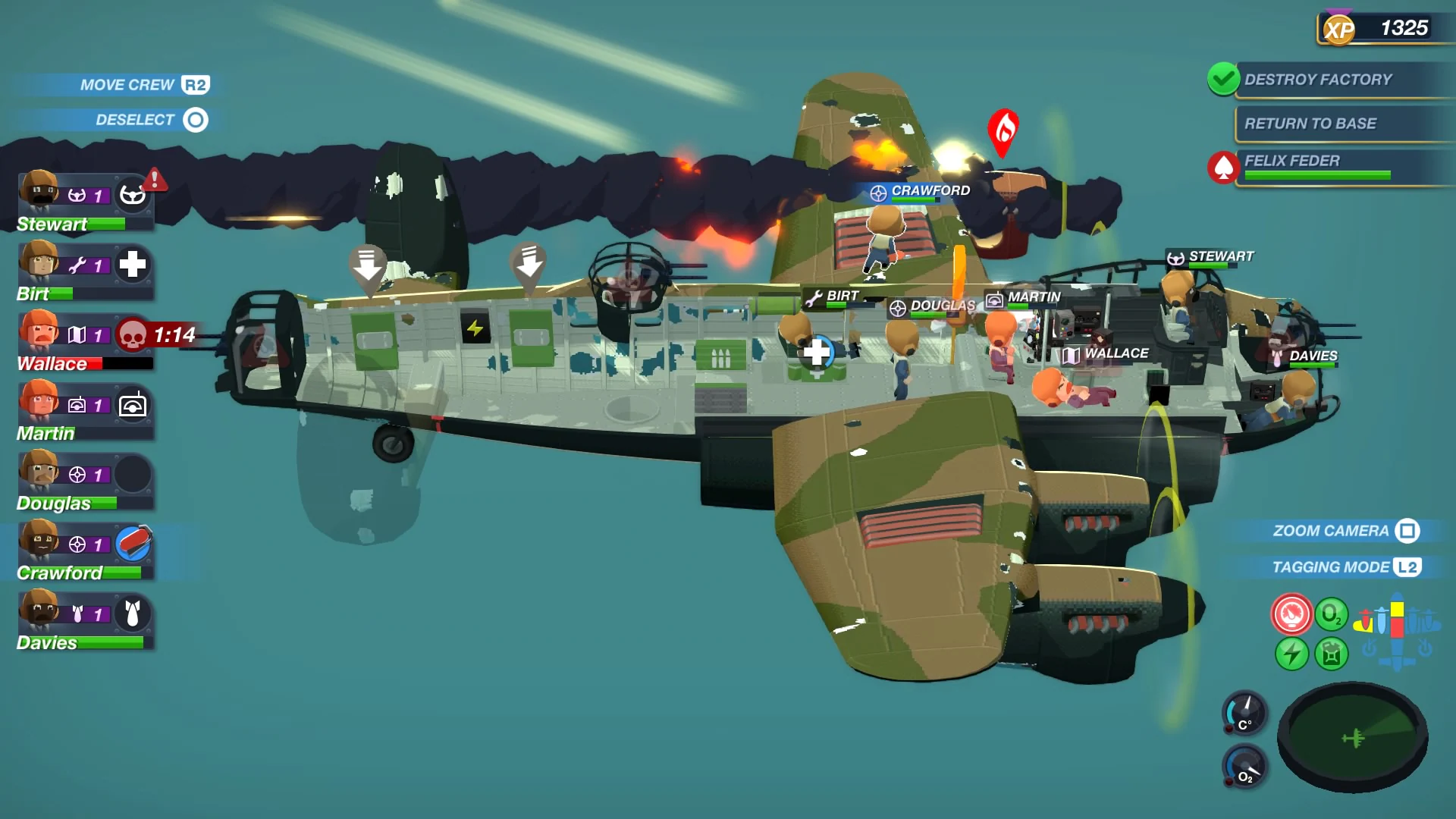Select the green O2 oxygen status icon
The width and height of the screenshot is (1456, 819).
[1332, 616]
